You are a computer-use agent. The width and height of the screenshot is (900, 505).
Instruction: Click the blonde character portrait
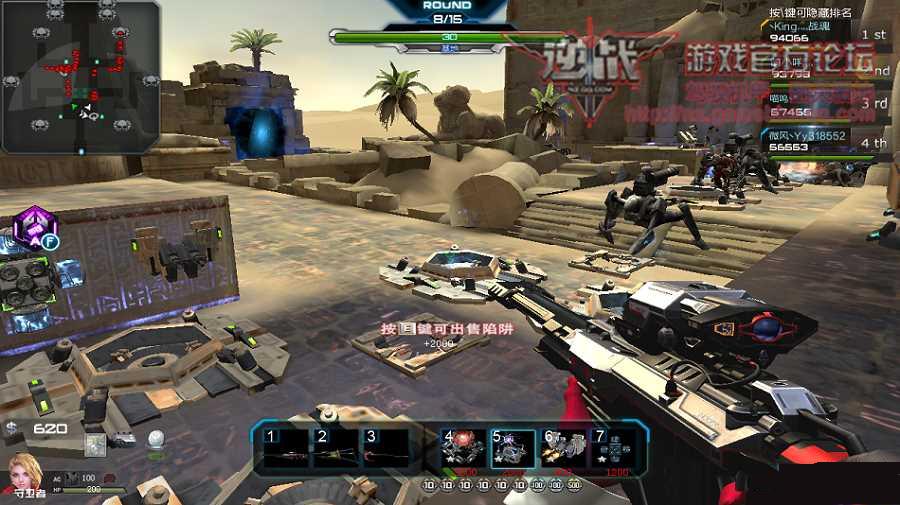pos(23,473)
